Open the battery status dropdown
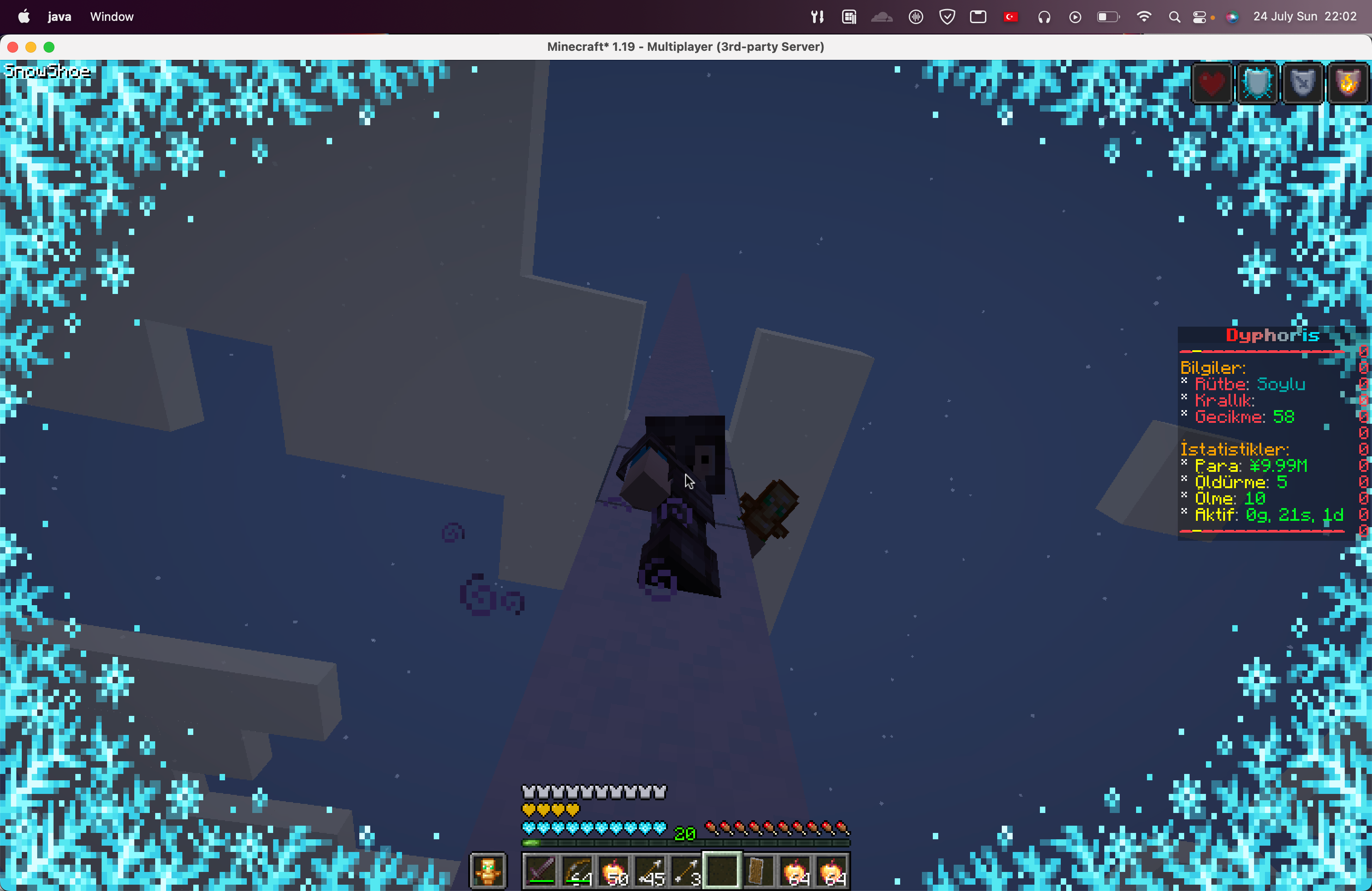1372x891 pixels. coord(1108,16)
